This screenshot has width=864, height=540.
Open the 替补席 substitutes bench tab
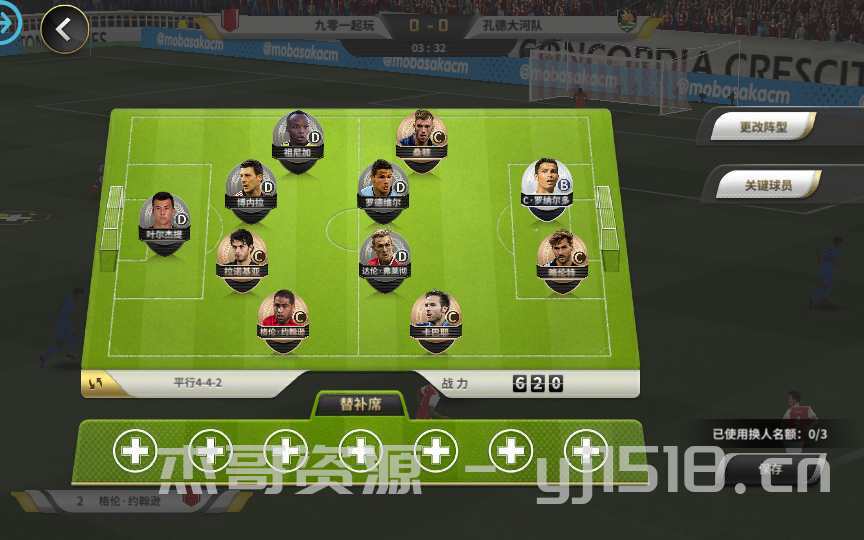360,405
